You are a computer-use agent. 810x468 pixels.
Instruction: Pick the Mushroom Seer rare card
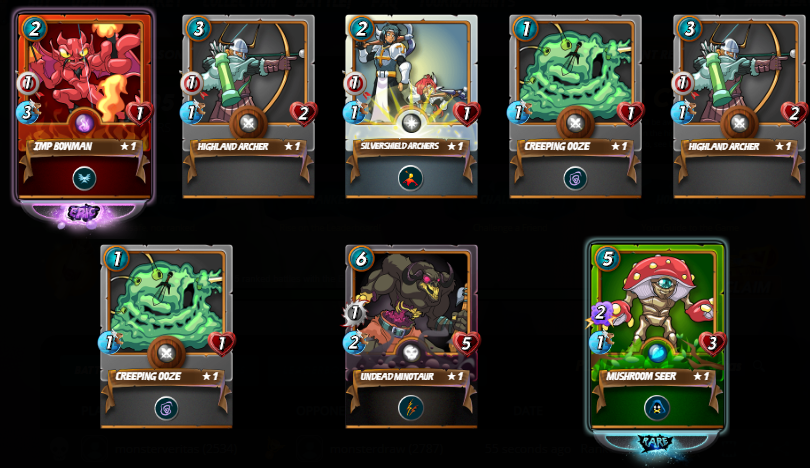pos(656,336)
